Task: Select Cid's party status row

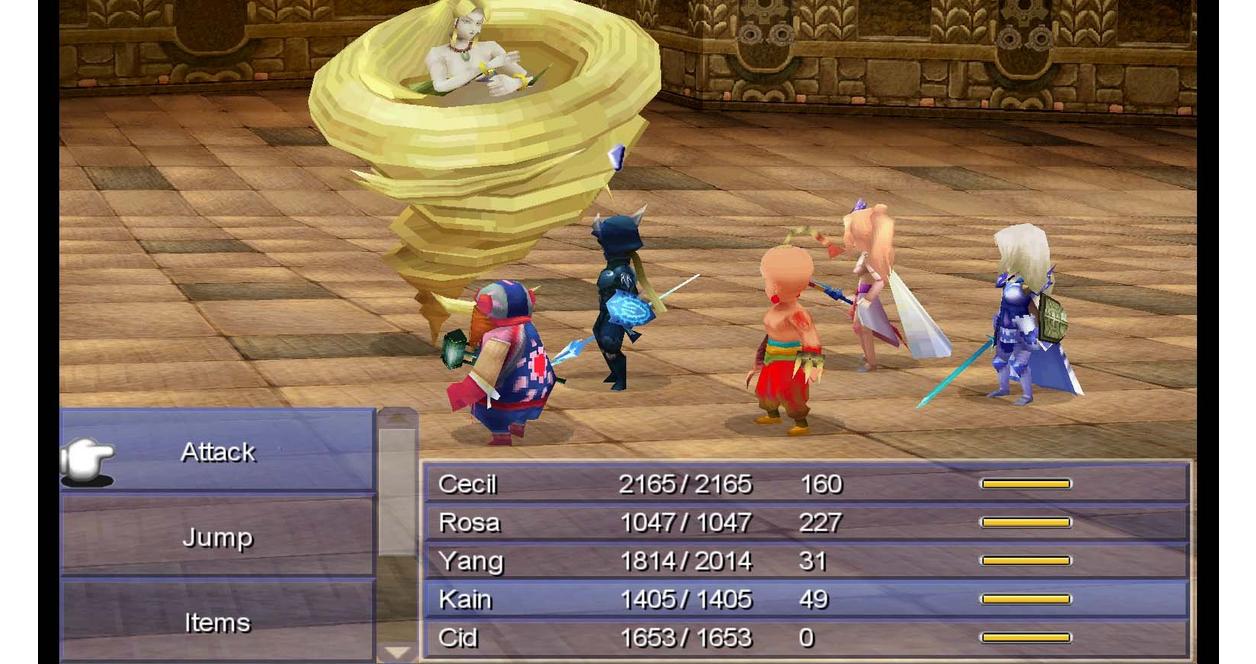Action: (x=805, y=637)
